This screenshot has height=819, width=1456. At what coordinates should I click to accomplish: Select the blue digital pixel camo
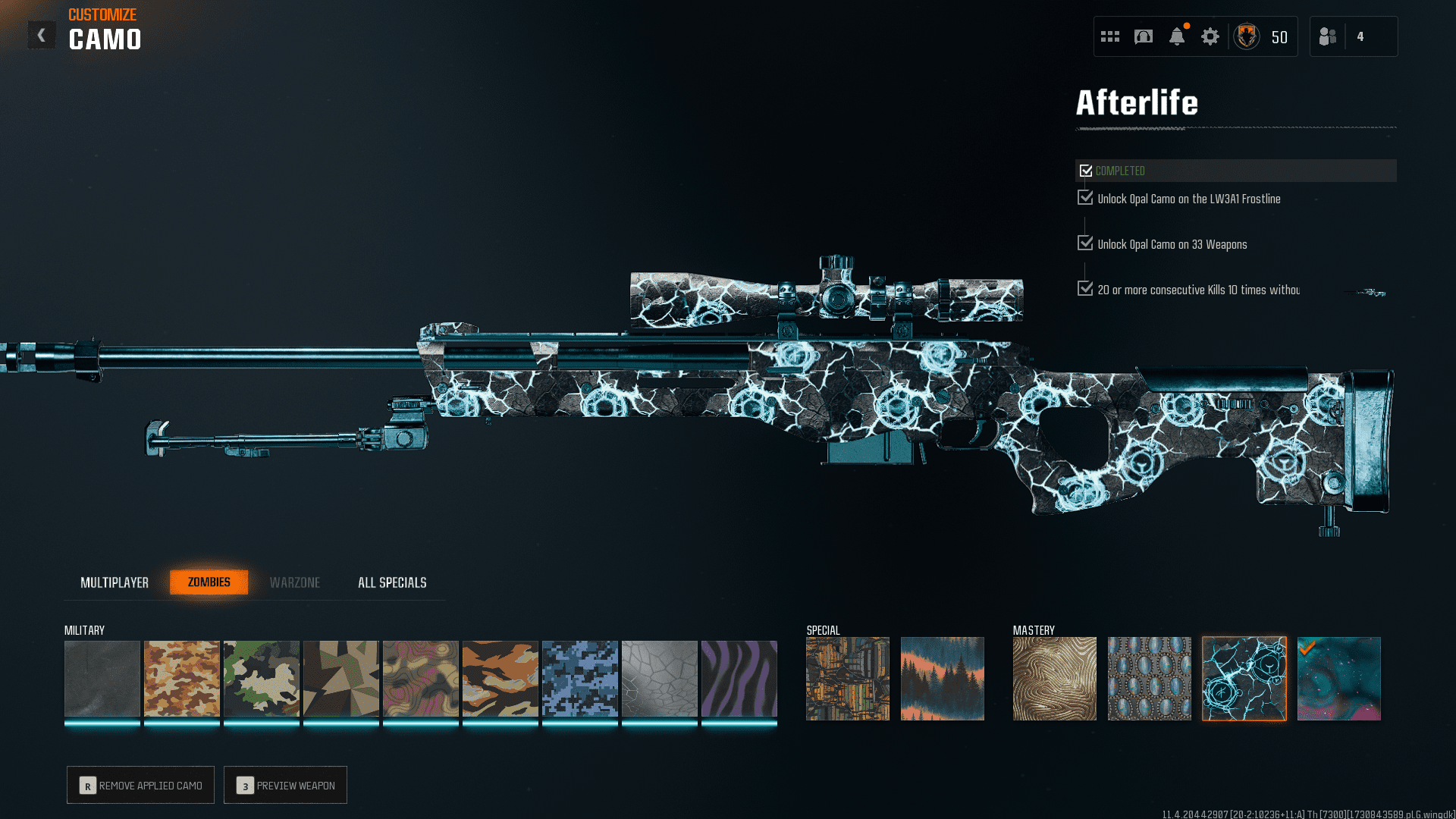coord(580,679)
